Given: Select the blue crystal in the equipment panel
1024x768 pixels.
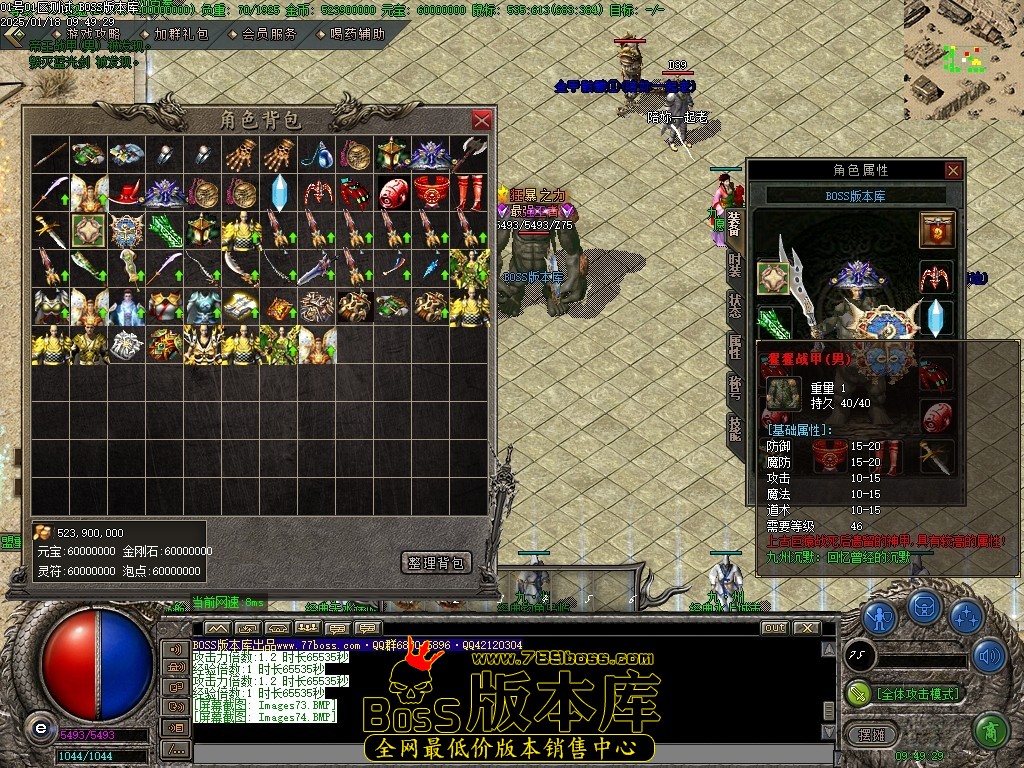Looking at the screenshot, I should coord(937,319).
